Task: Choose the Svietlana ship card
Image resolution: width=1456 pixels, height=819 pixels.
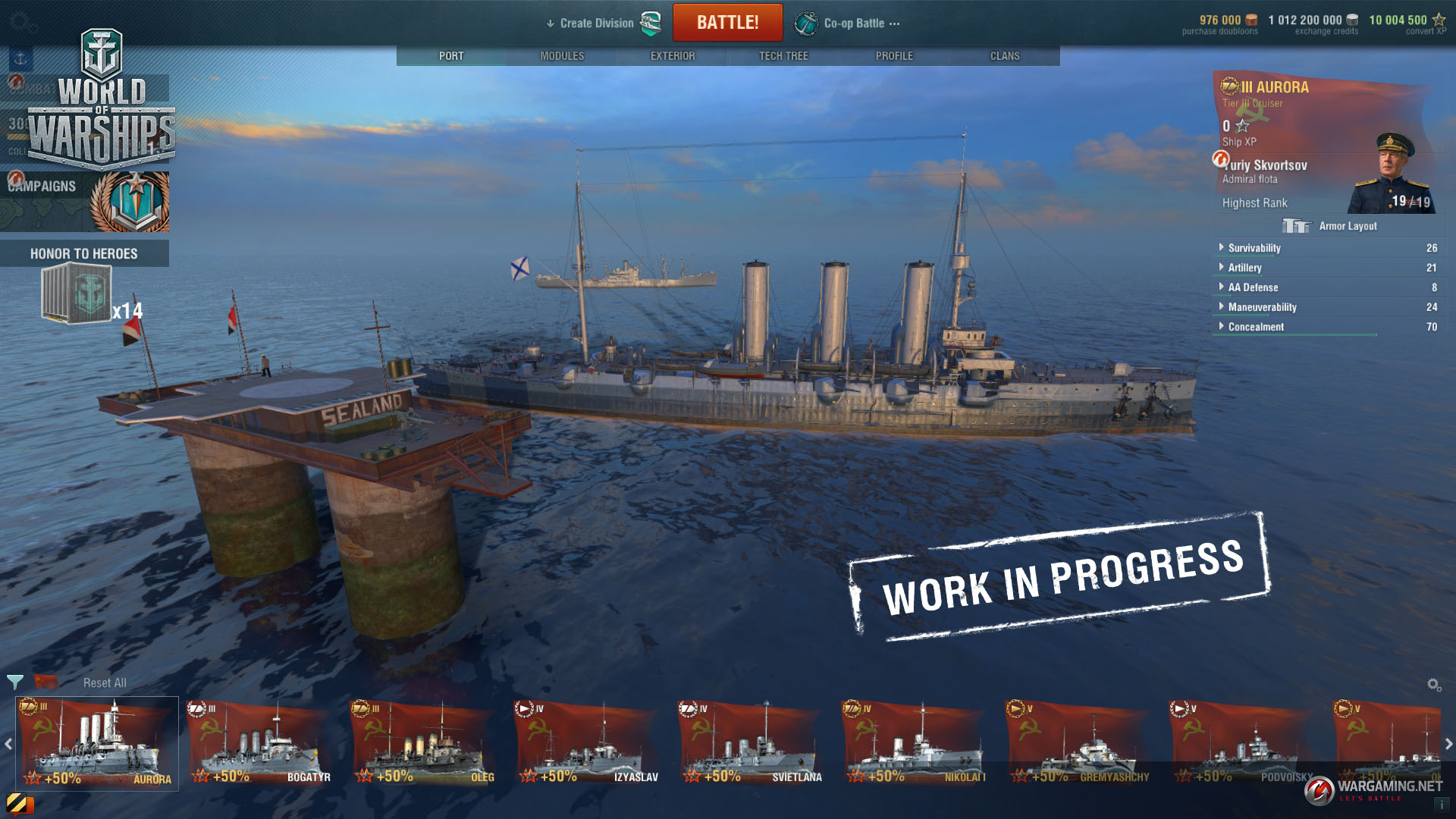Action: click(751, 744)
